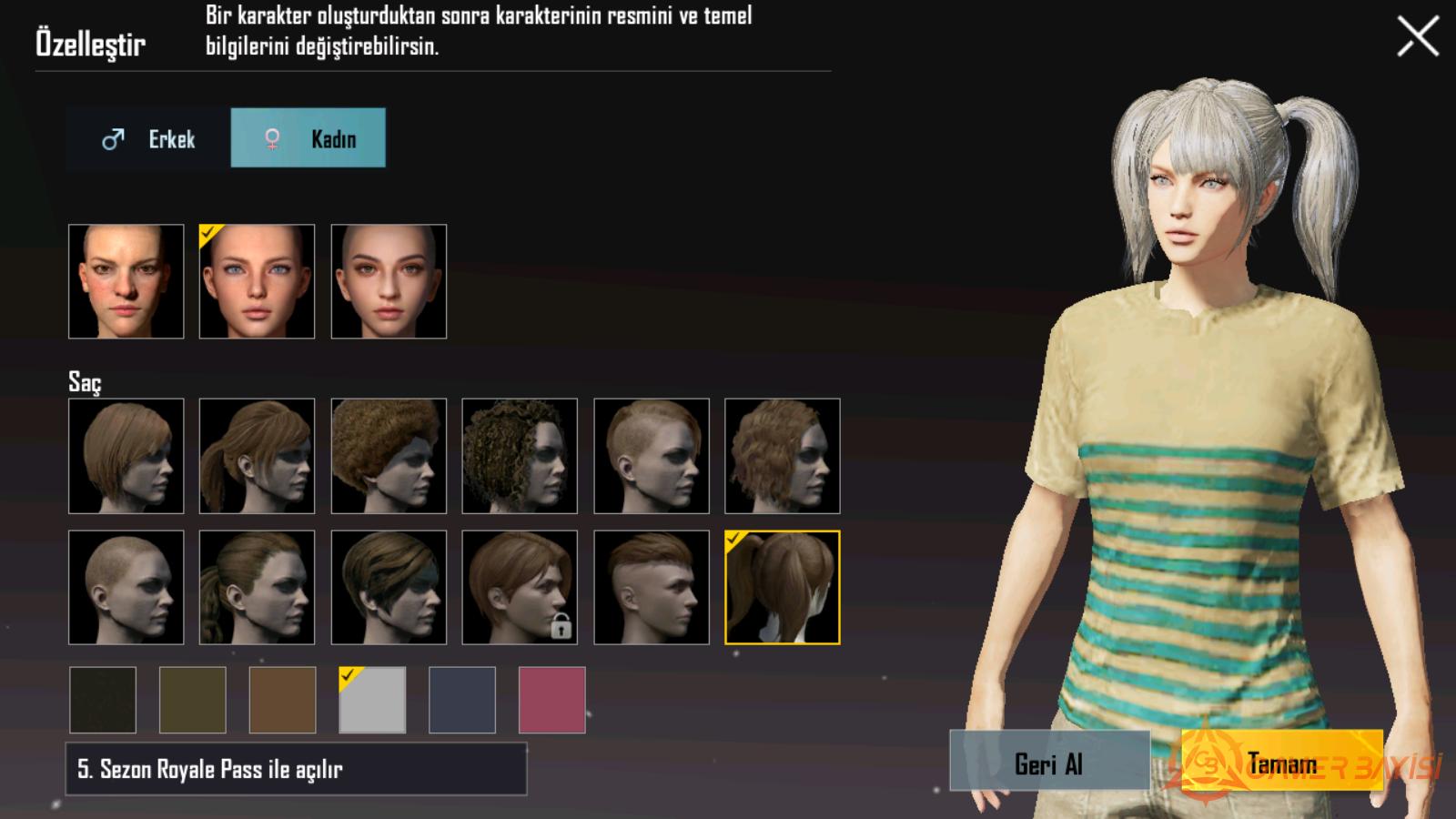Viewport: 1456px width, 819px height.
Task: Select the locked hairstyle with padlock
Action: pos(520,588)
